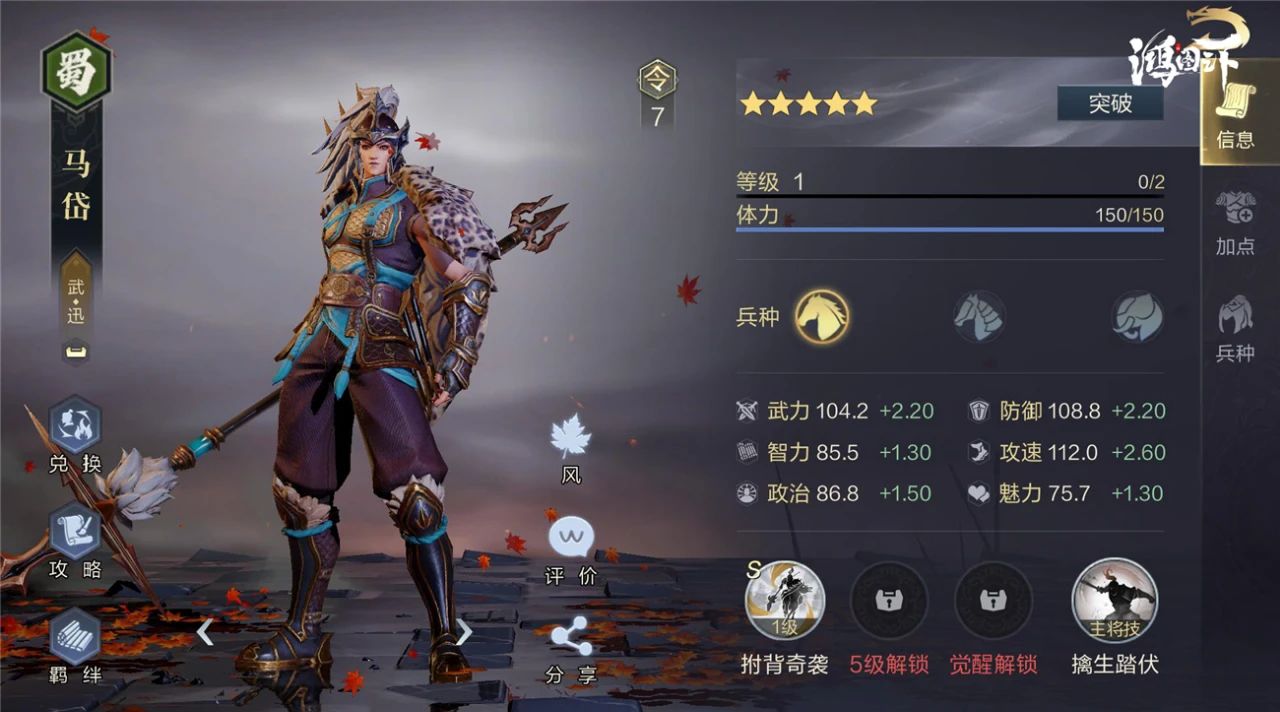Share this hero with 分享
This screenshot has width=1280, height=712.
571,647
